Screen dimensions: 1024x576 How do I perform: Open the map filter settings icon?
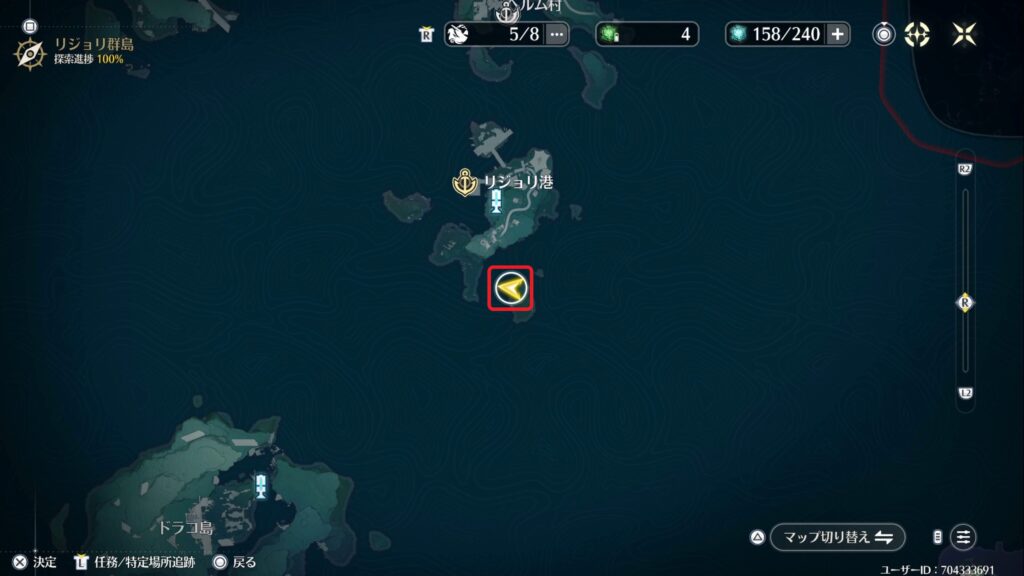pos(963,537)
